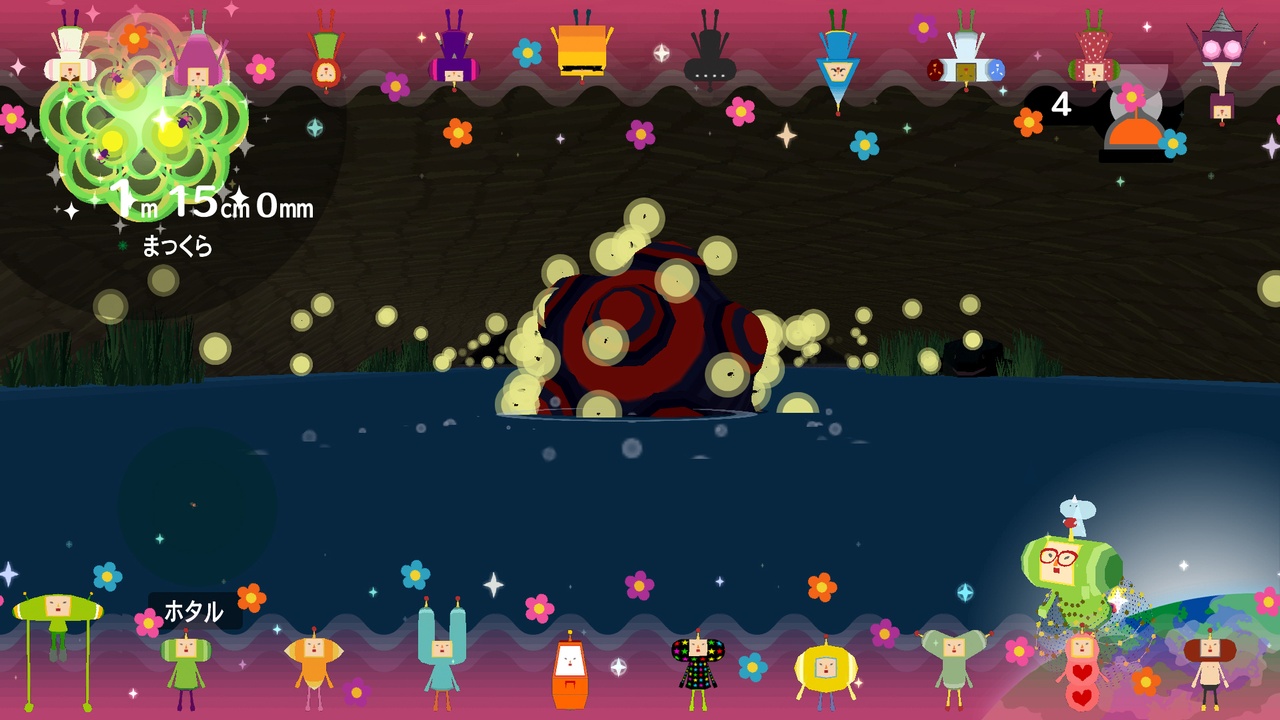Open the ホタル label panel
Viewport: 1280px width, 720px height.
[195, 610]
